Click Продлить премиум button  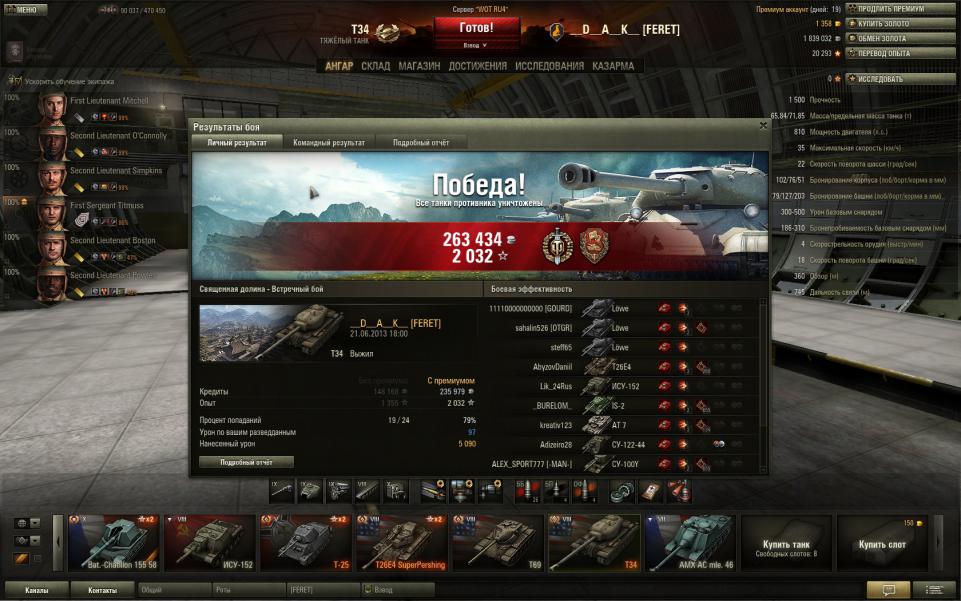(899, 9)
